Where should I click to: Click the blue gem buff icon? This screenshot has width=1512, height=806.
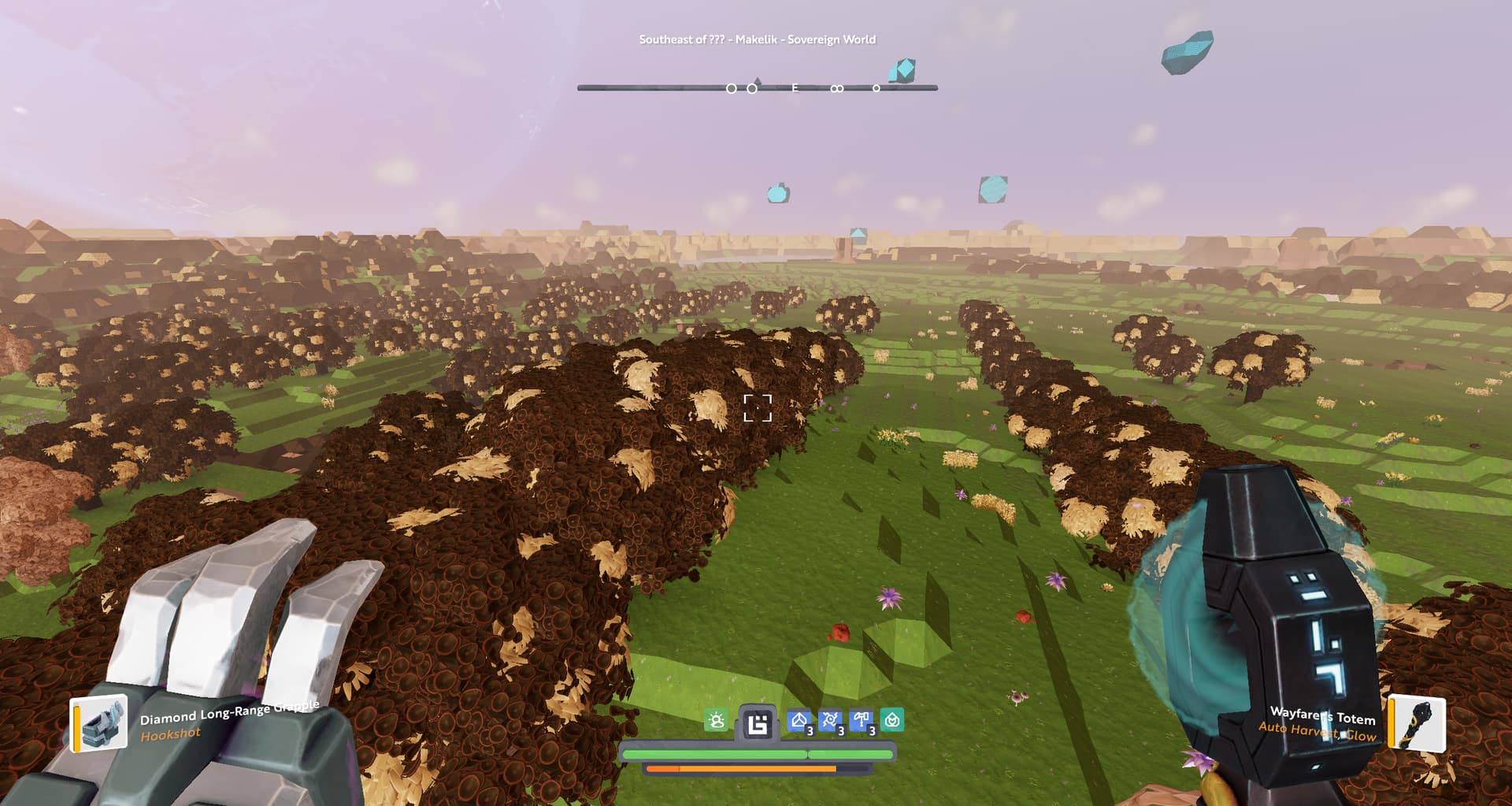[x=799, y=720]
